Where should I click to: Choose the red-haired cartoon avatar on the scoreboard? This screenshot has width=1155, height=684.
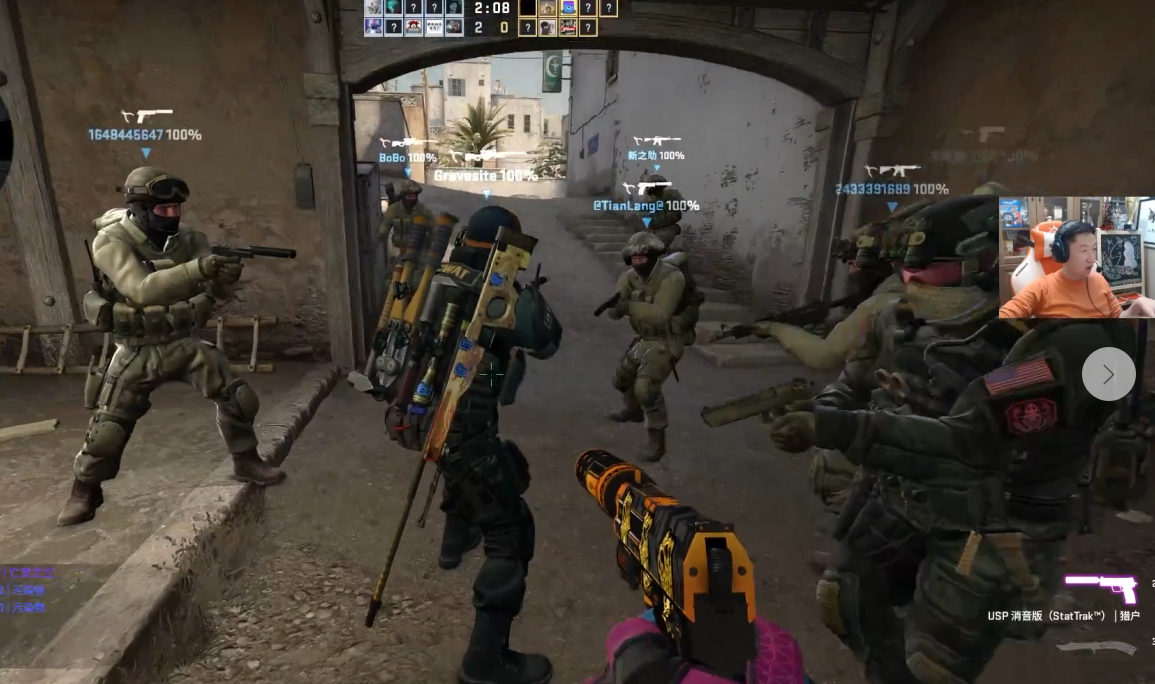click(413, 27)
